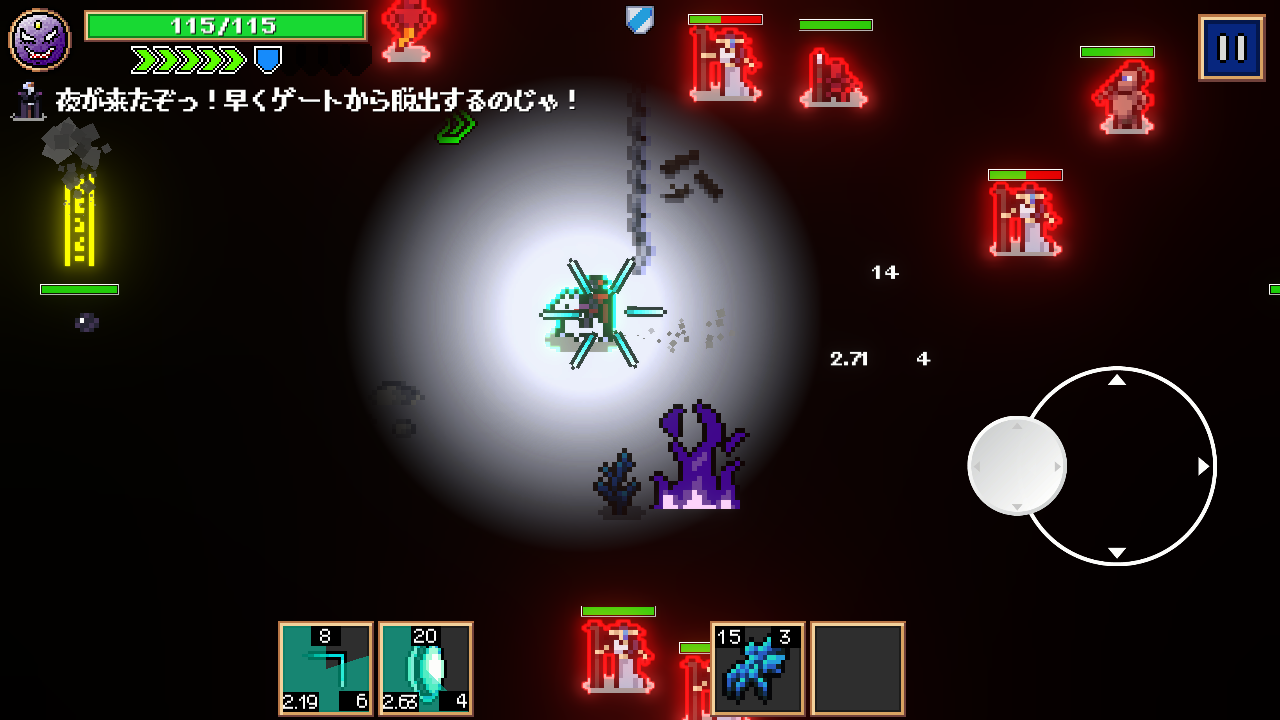Screen dimensions: 1280x720
Task: Use the glowing gem skill showing 20 charges
Action: tap(426, 669)
